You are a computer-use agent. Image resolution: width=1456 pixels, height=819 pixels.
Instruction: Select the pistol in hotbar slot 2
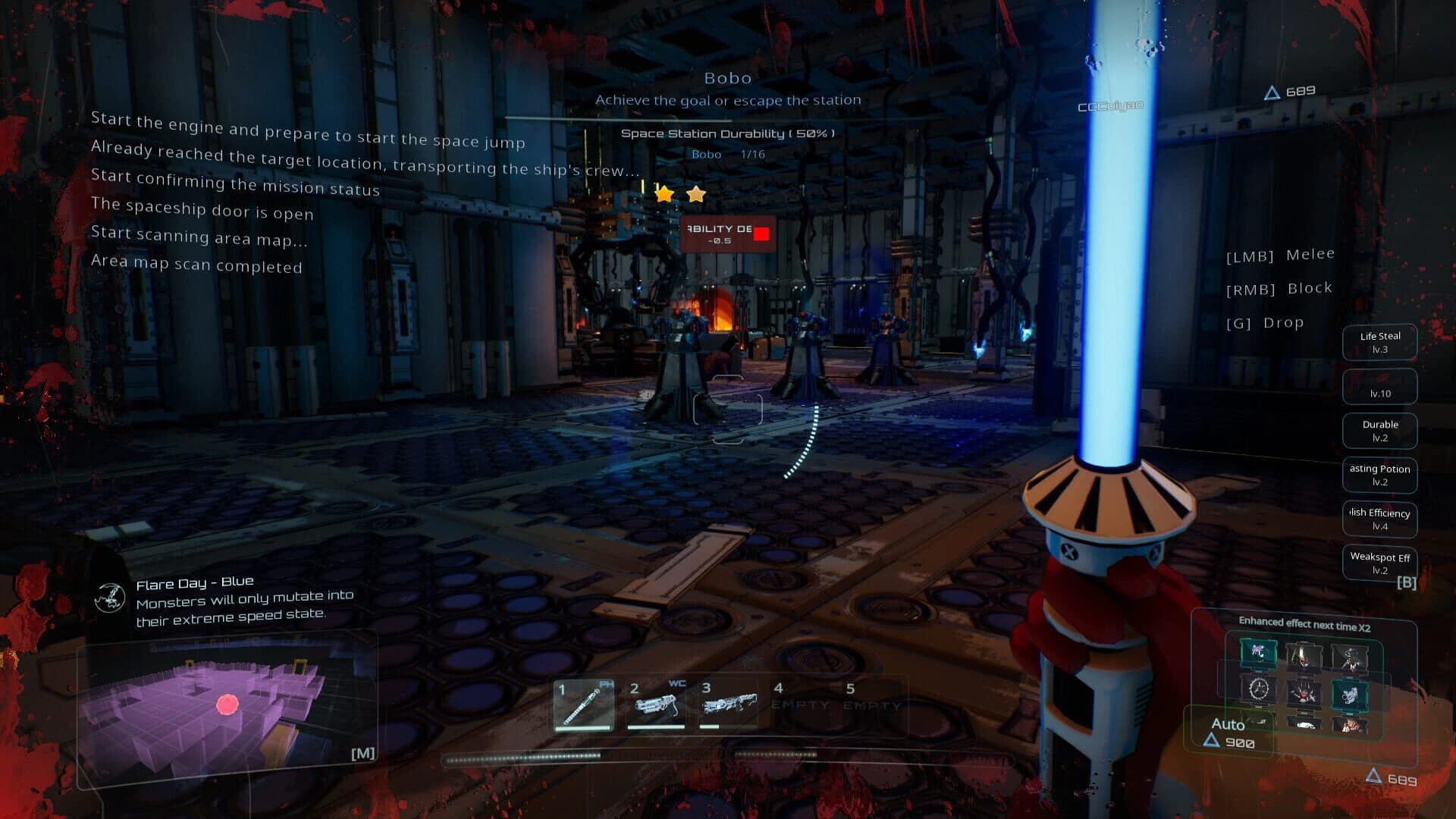click(x=658, y=704)
